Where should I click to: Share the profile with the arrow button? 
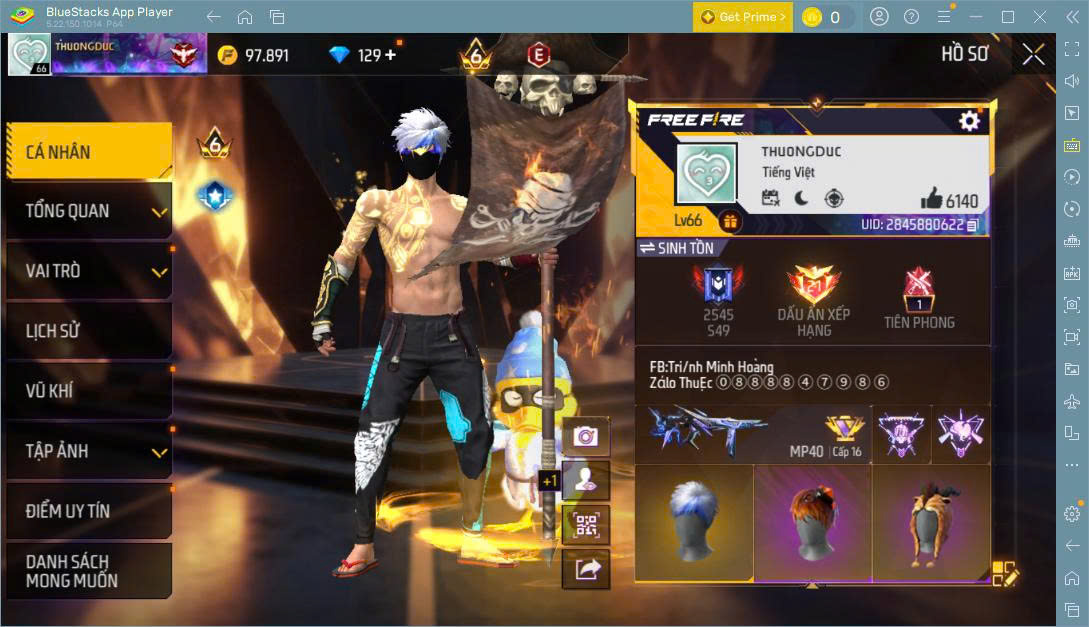586,569
